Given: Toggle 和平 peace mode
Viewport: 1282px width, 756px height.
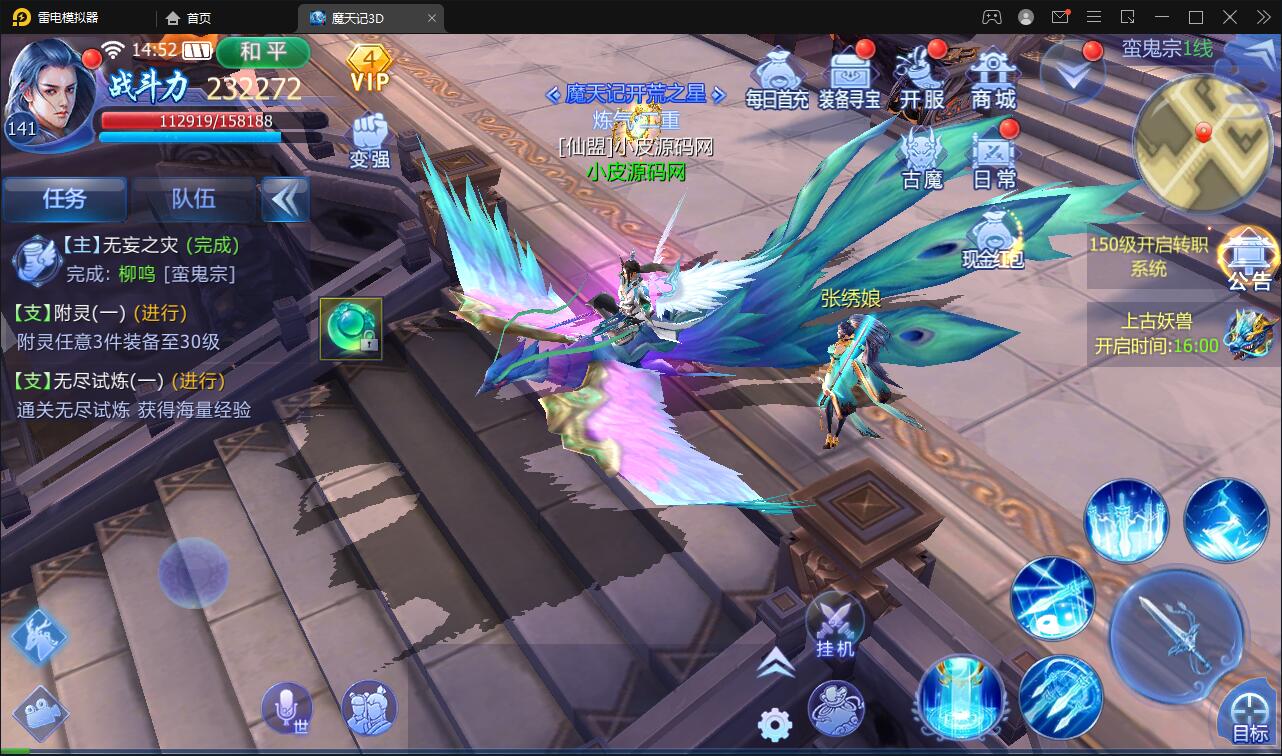Looking at the screenshot, I should coord(263,52).
